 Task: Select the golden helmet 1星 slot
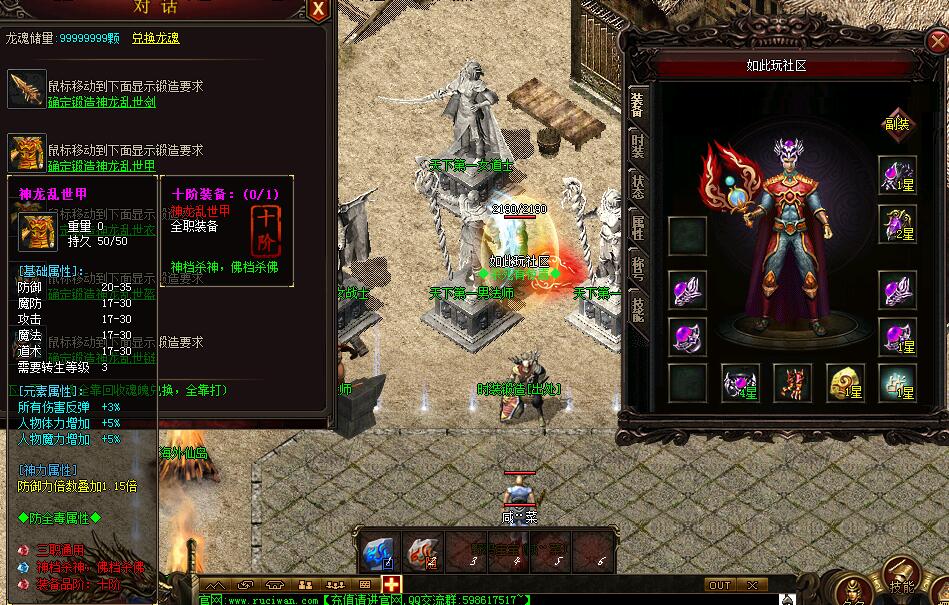[x=845, y=383]
